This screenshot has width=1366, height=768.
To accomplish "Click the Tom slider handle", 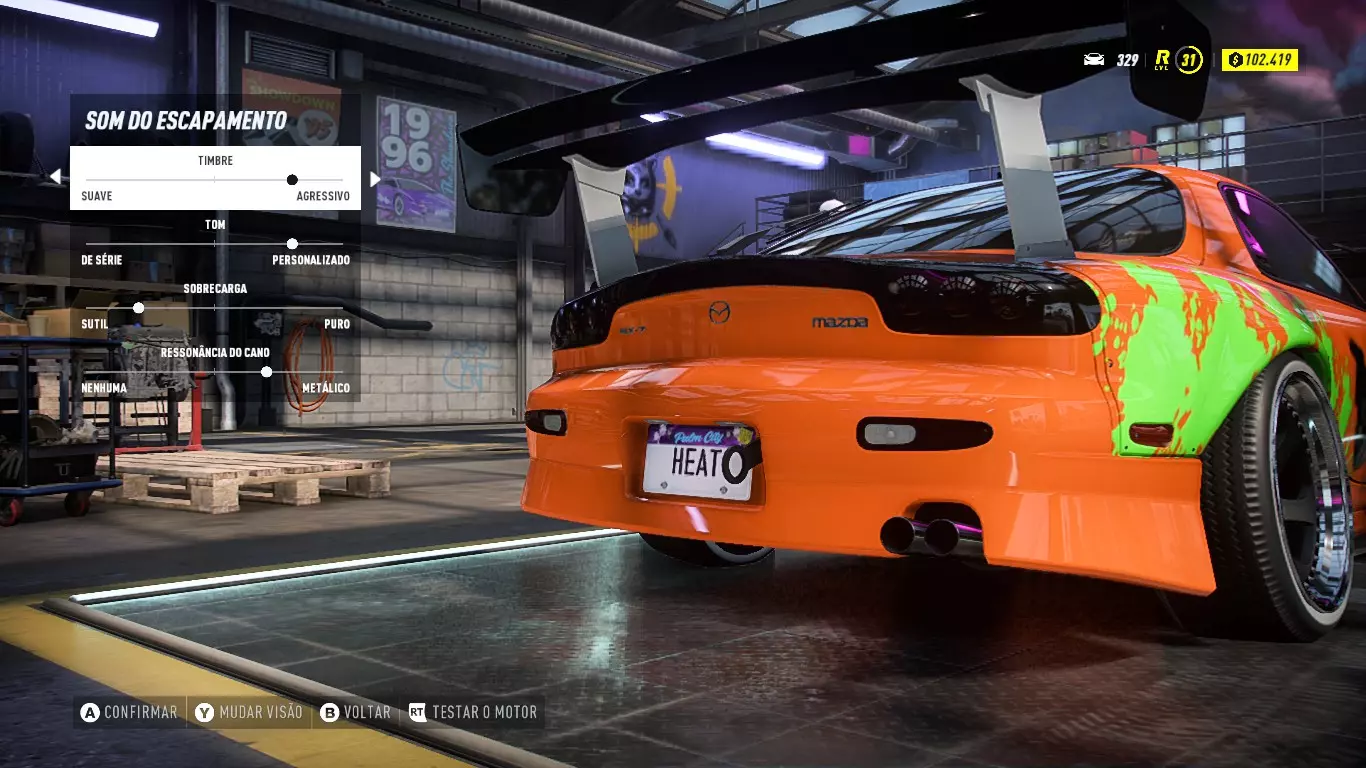I will [x=292, y=244].
